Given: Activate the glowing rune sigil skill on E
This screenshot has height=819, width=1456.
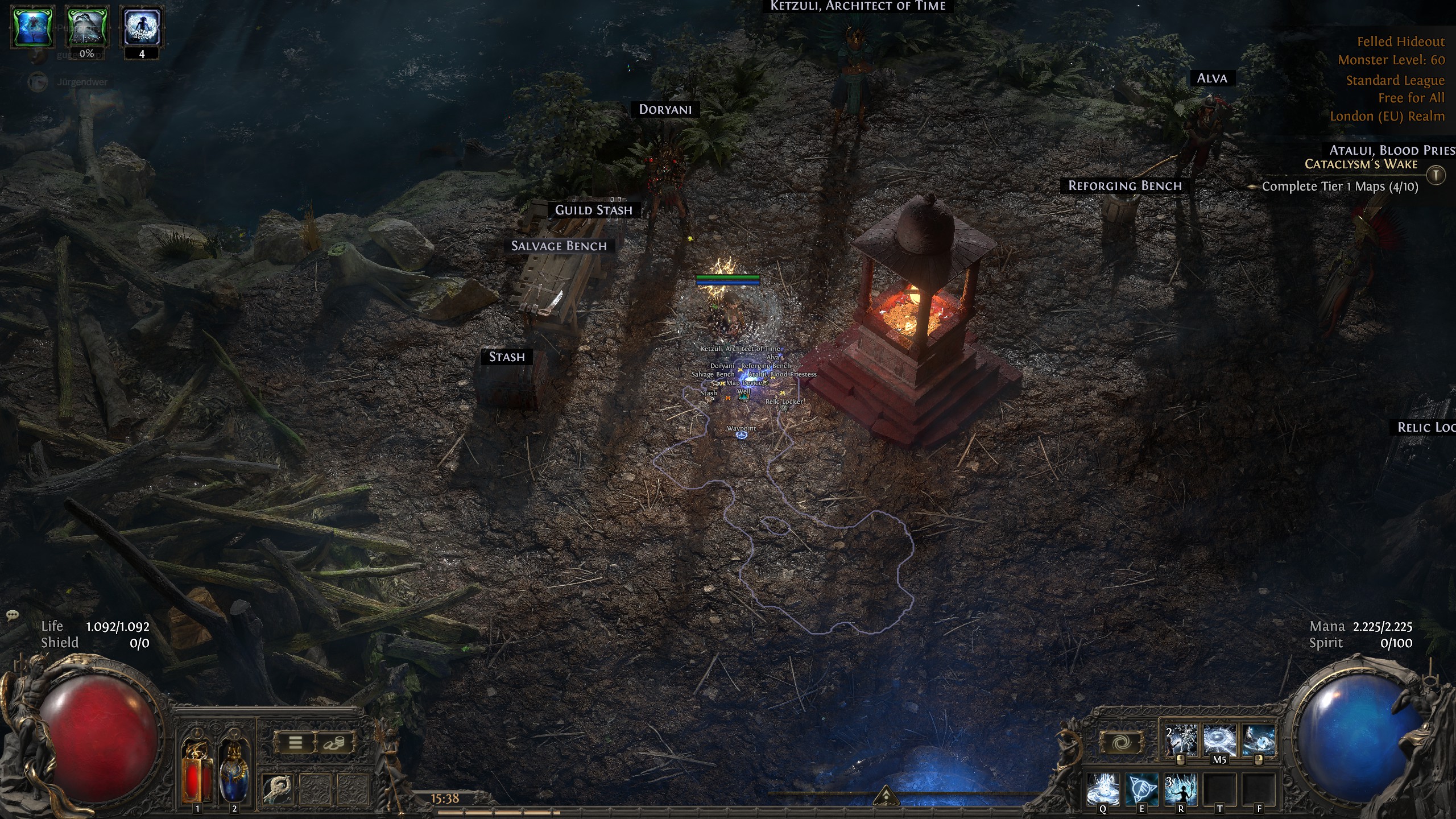Looking at the screenshot, I should [1141, 789].
